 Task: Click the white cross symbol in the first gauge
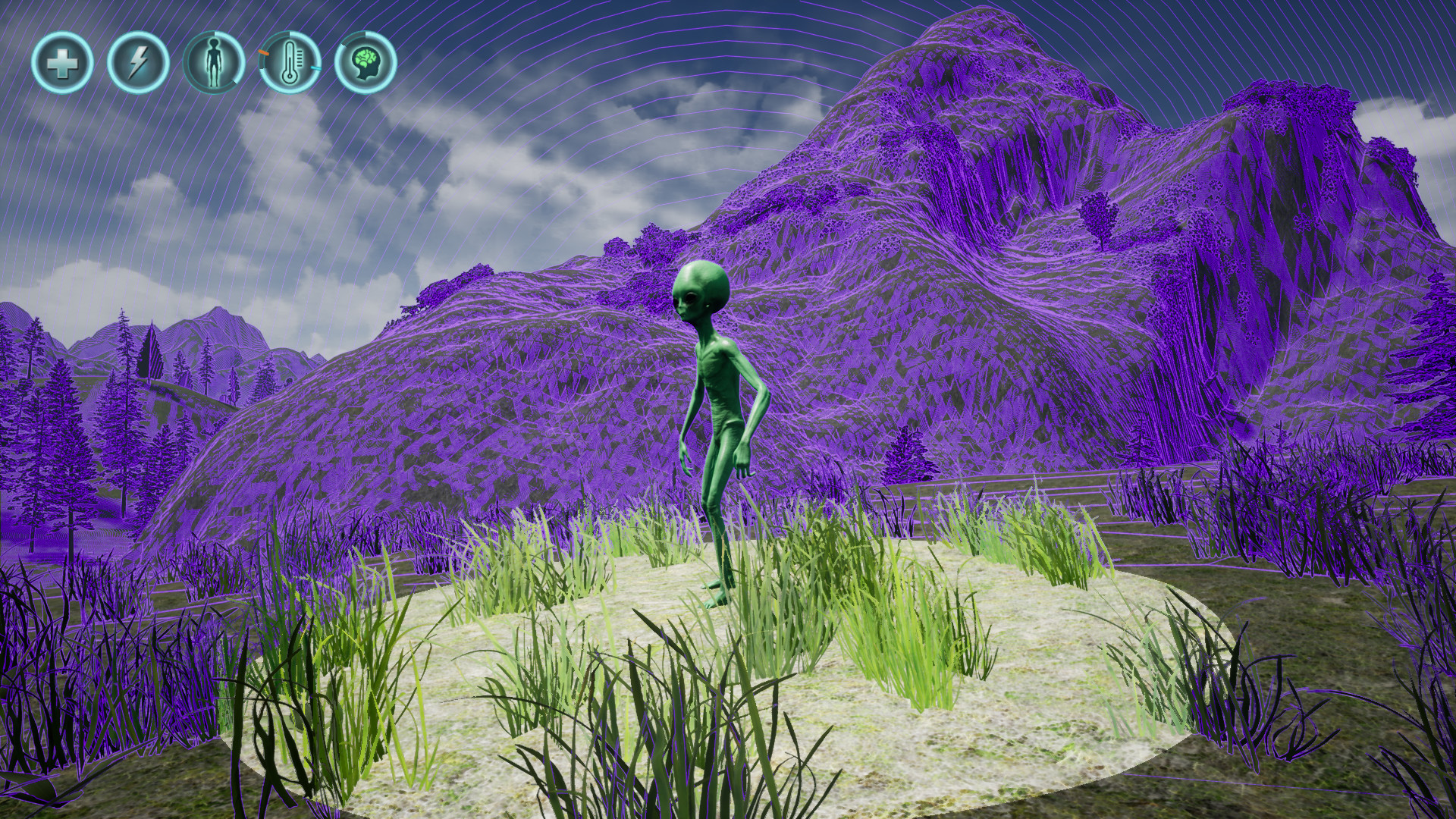click(64, 64)
